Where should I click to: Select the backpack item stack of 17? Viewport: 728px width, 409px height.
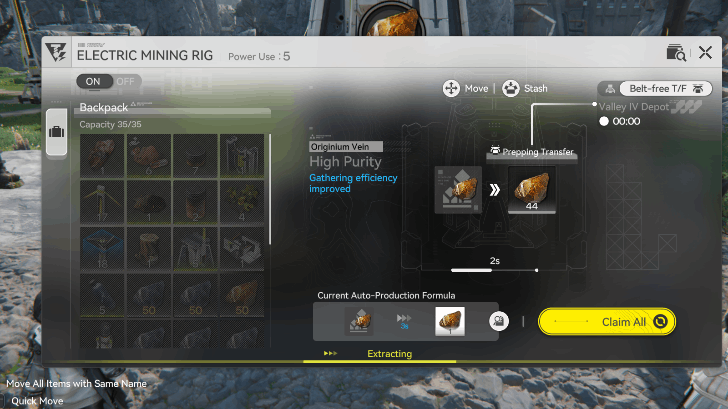click(102, 203)
